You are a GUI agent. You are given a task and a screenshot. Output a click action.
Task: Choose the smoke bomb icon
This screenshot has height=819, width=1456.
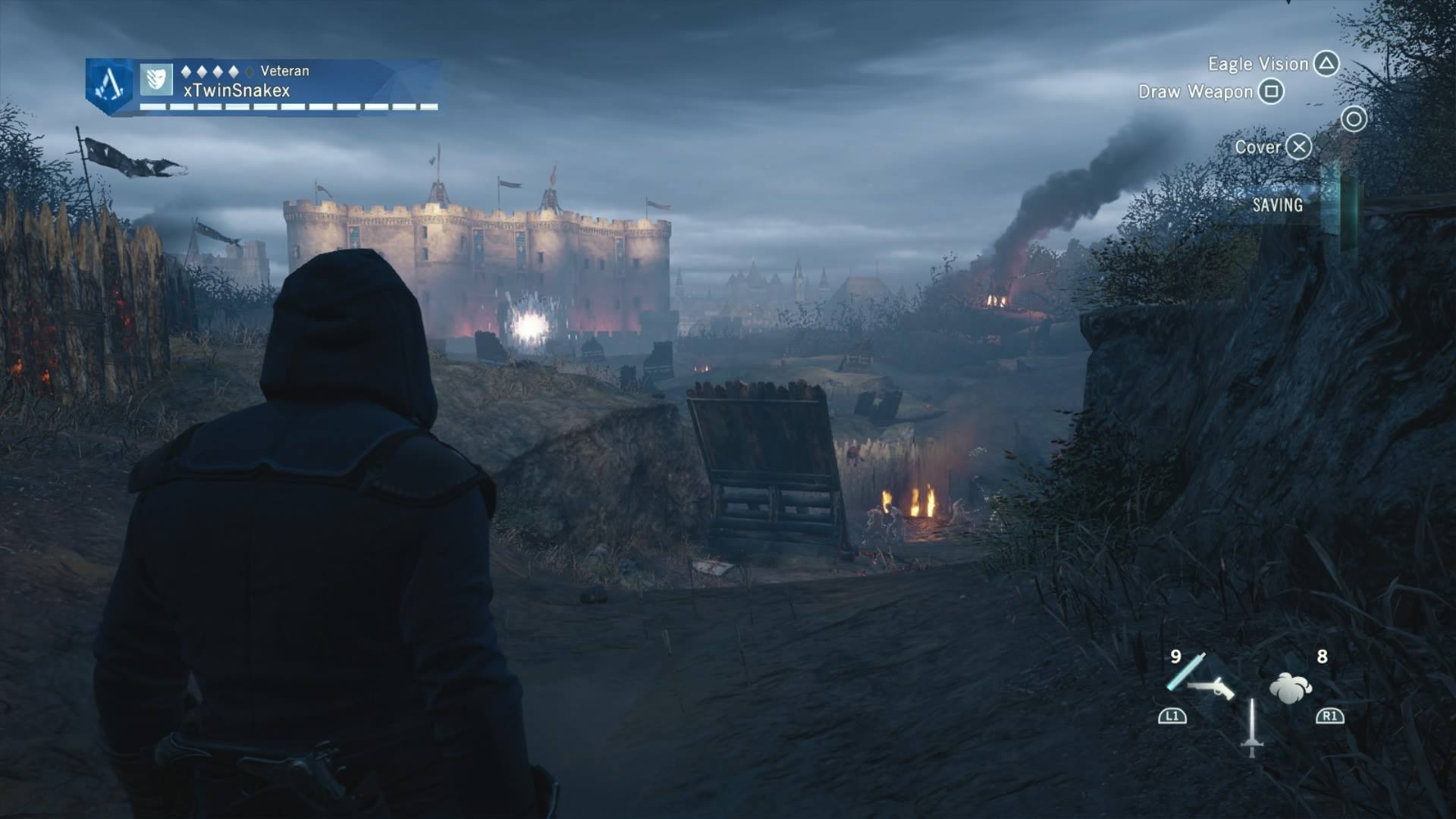pos(1290,687)
